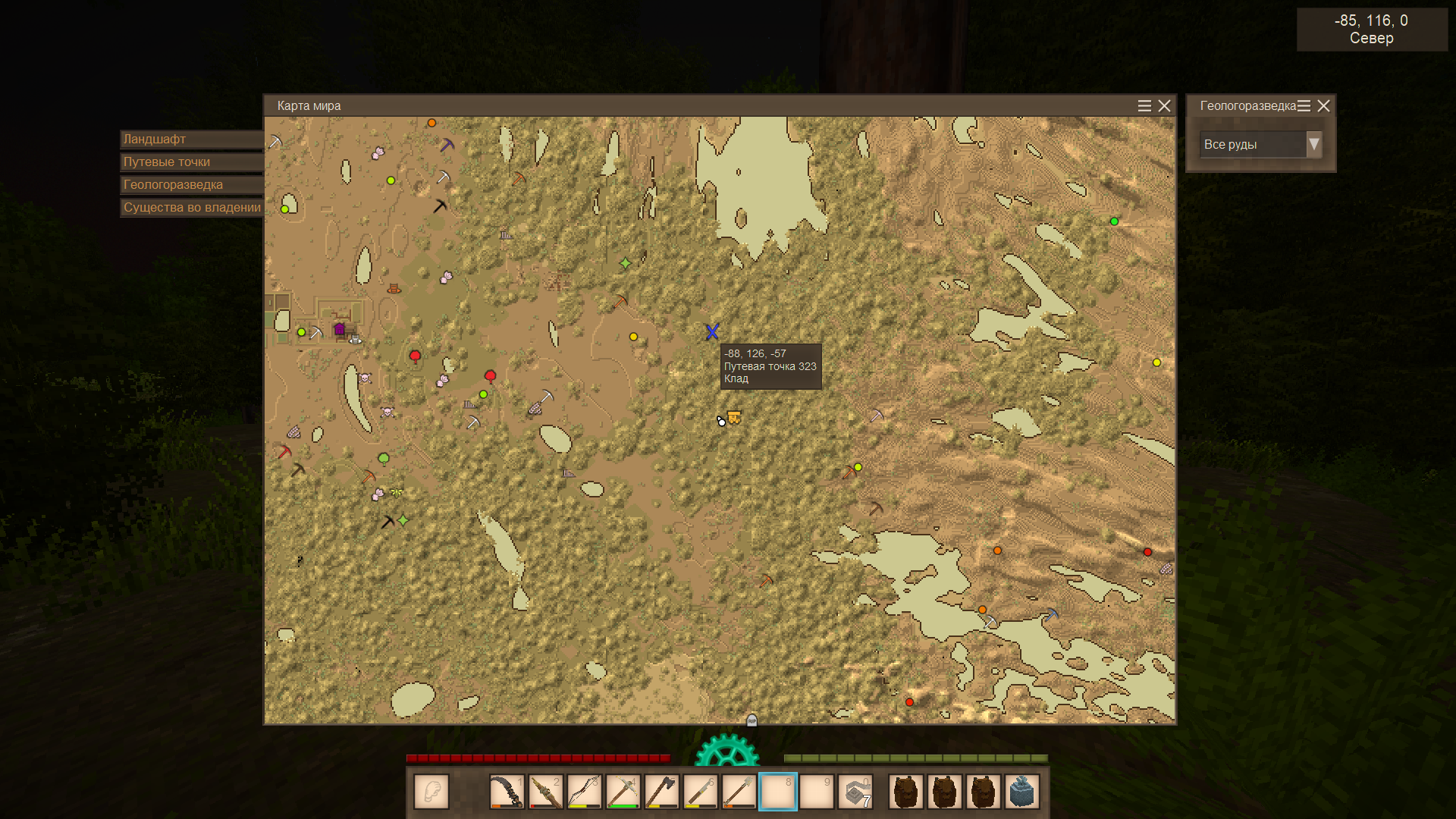Select the bow in hotbar slot 3
The width and height of the screenshot is (1456, 819).
coord(584,792)
